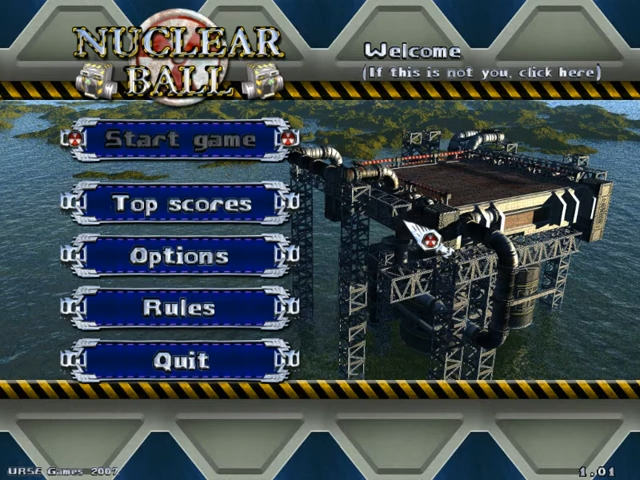
Task: Click the 'If this is not you' link
Action: pos(482,72)
